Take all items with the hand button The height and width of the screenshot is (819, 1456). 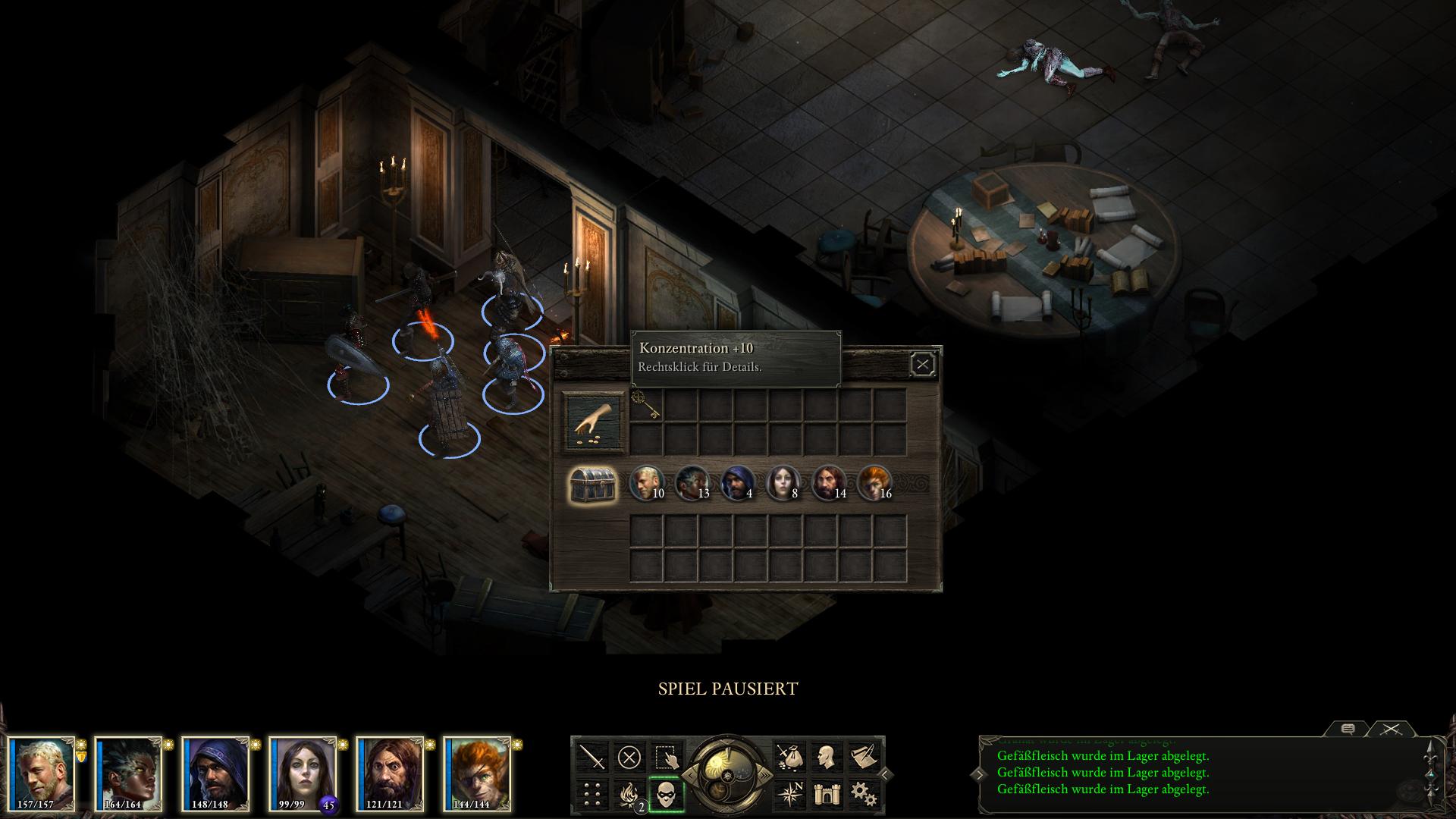click(x=594, y=422)
